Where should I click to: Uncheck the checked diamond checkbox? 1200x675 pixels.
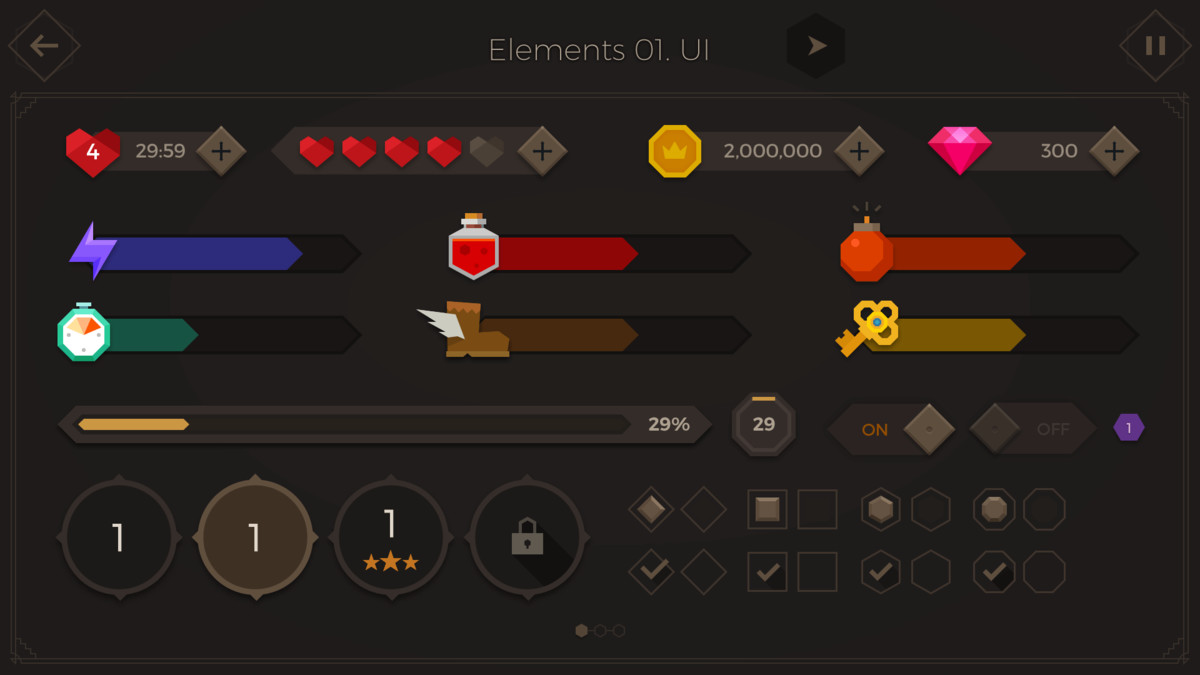652,571
